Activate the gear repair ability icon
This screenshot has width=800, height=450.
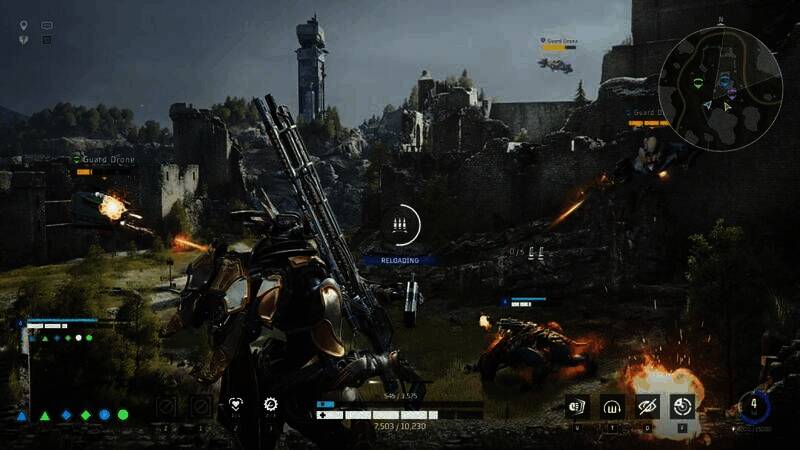(x=270, y=404)
